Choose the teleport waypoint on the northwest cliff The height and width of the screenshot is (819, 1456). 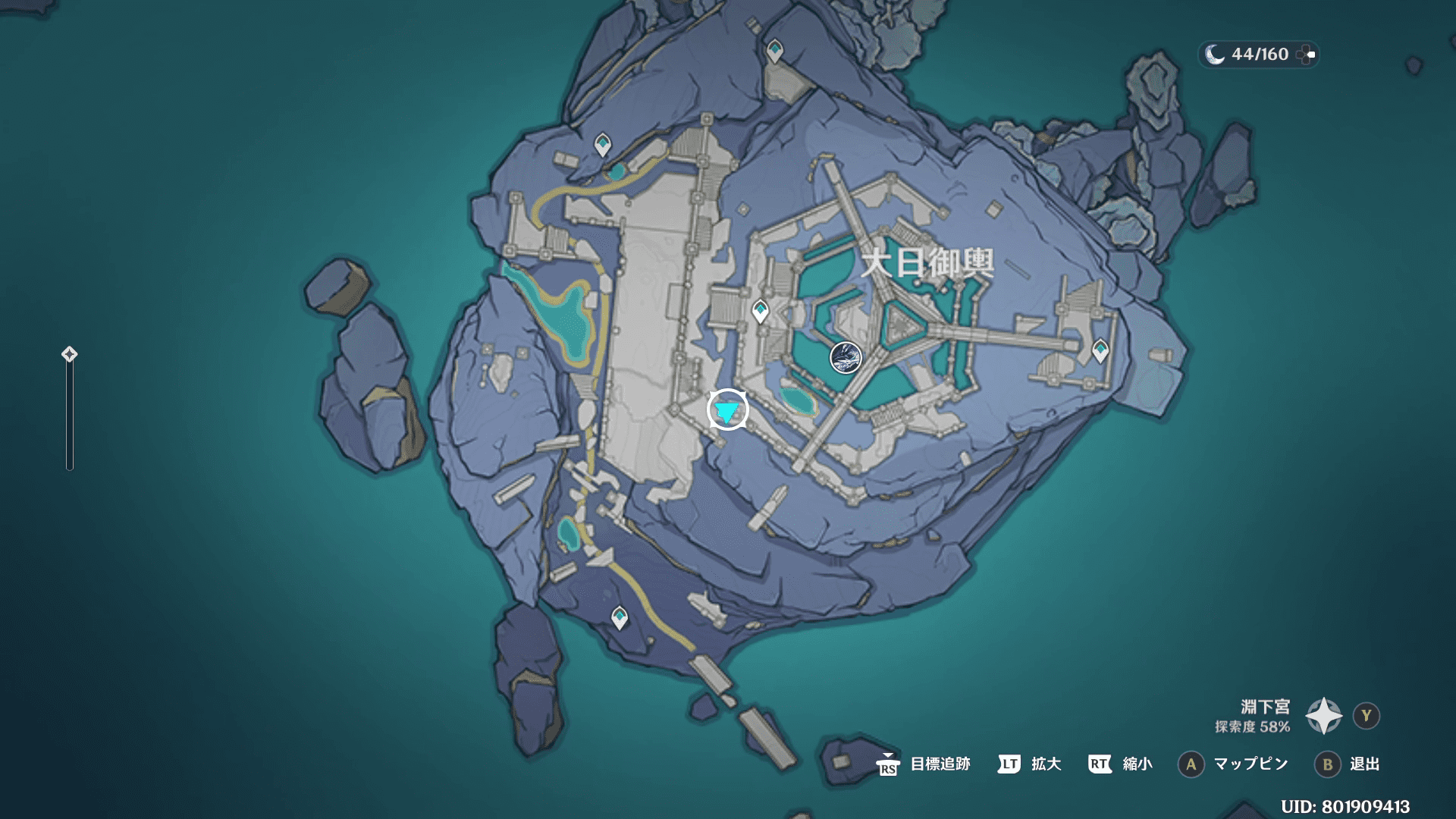[602, 144]
